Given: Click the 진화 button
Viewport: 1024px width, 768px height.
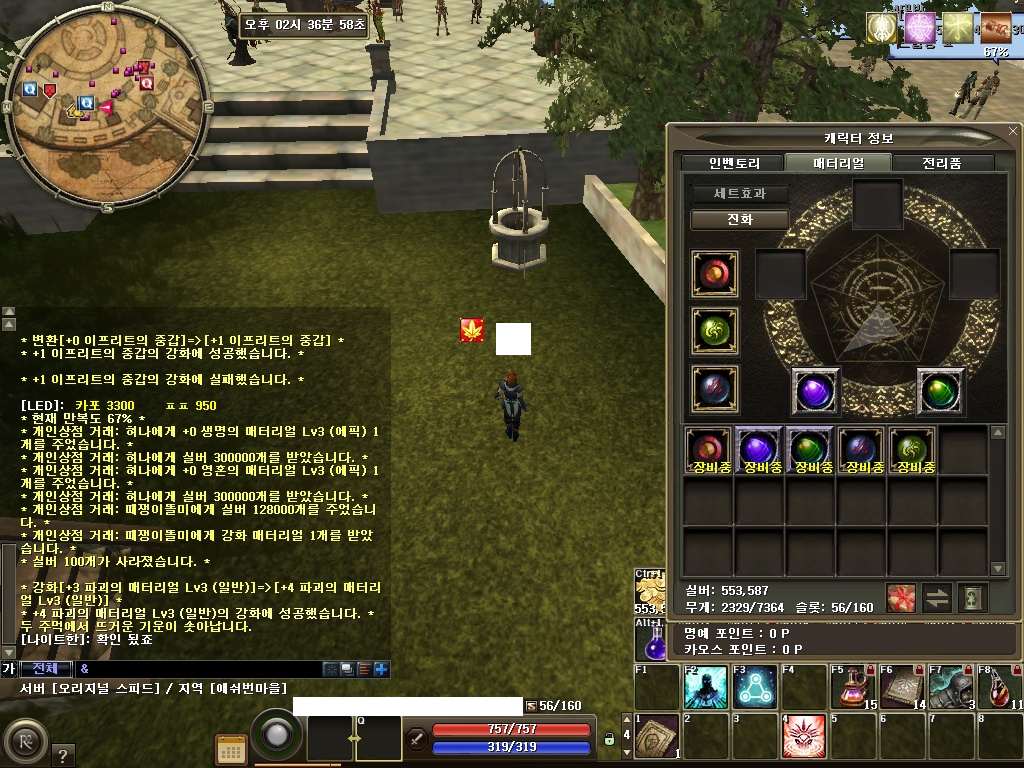Looking at the screenshot, I should click(739, 219).
